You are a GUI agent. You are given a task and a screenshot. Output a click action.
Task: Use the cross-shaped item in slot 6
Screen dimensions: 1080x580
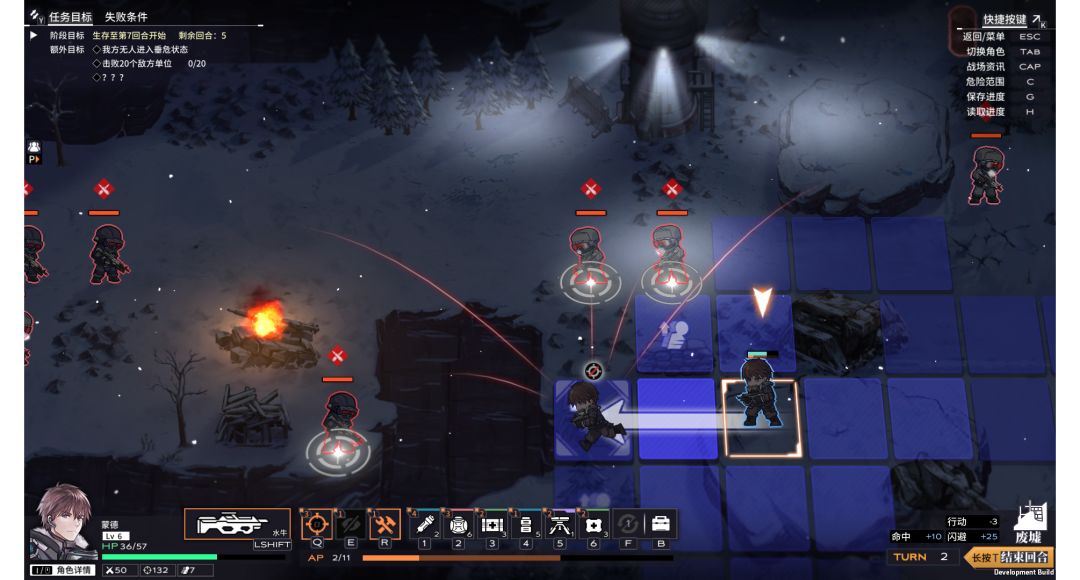tap(594, 524)
